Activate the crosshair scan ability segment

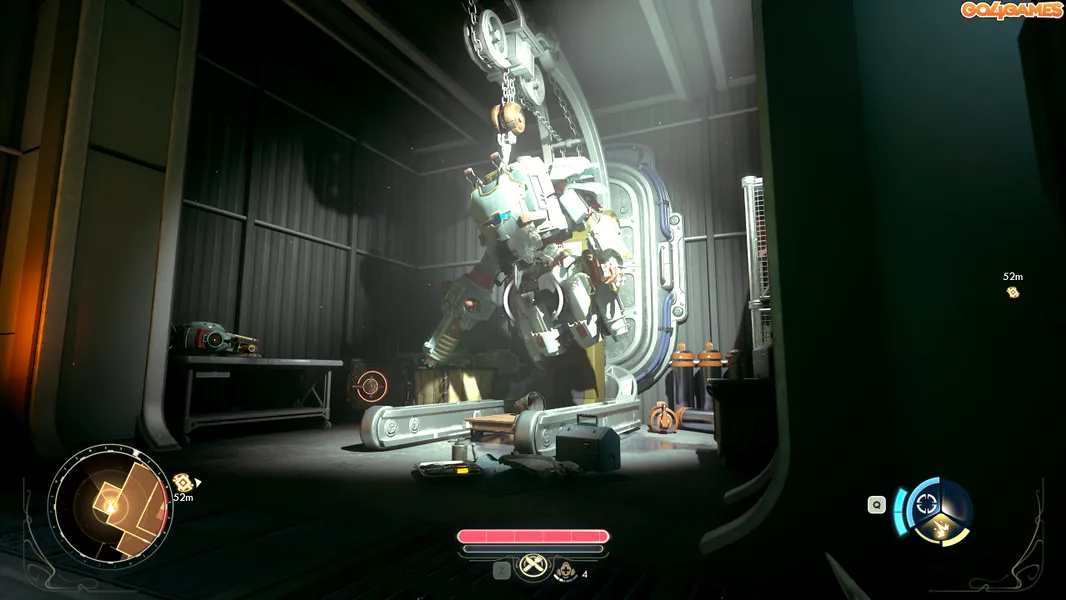928,499
